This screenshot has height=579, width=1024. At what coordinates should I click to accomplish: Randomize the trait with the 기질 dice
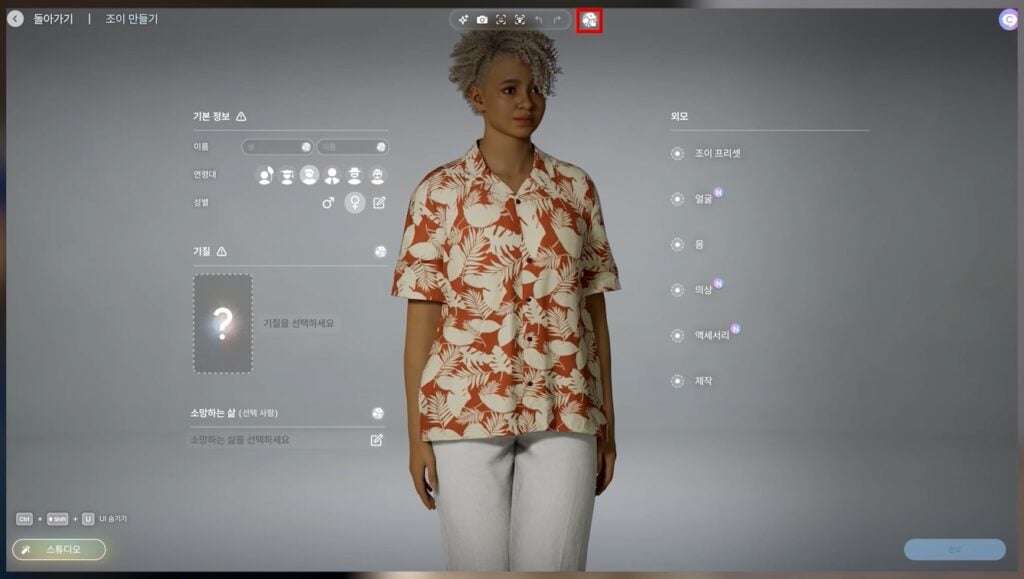click(380, 252)
